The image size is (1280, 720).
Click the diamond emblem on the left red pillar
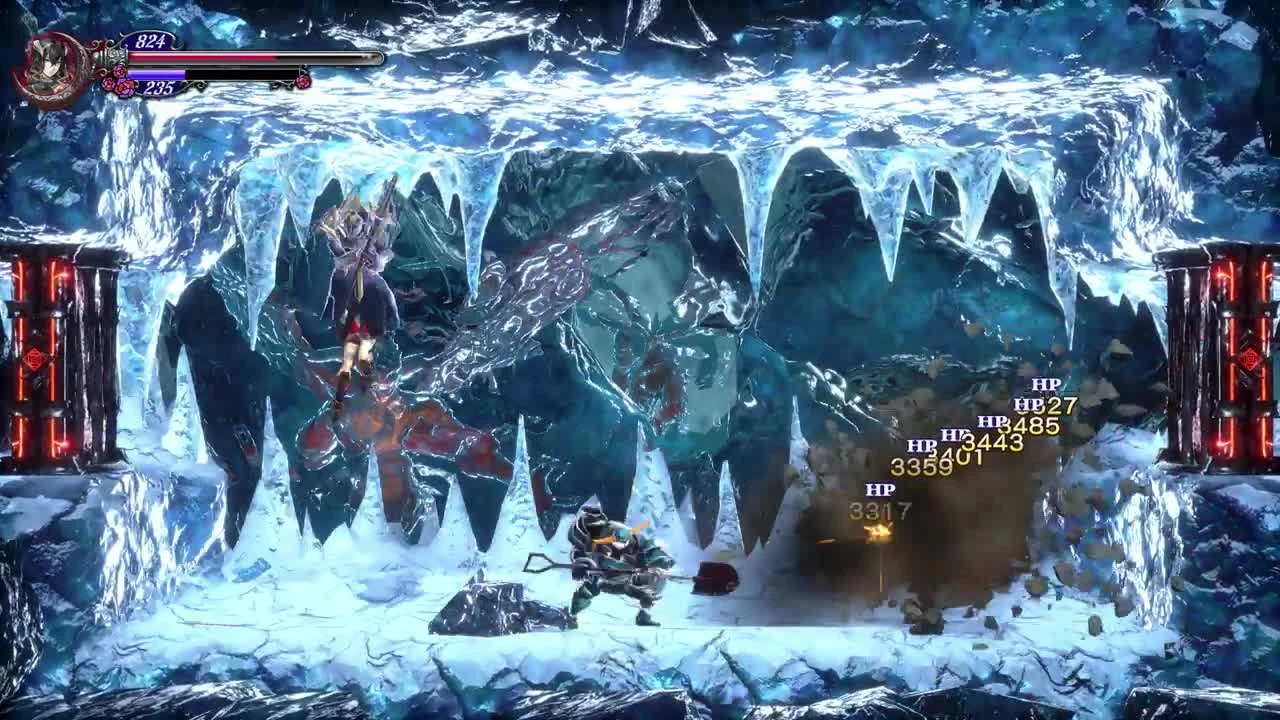tap(35, 358)
